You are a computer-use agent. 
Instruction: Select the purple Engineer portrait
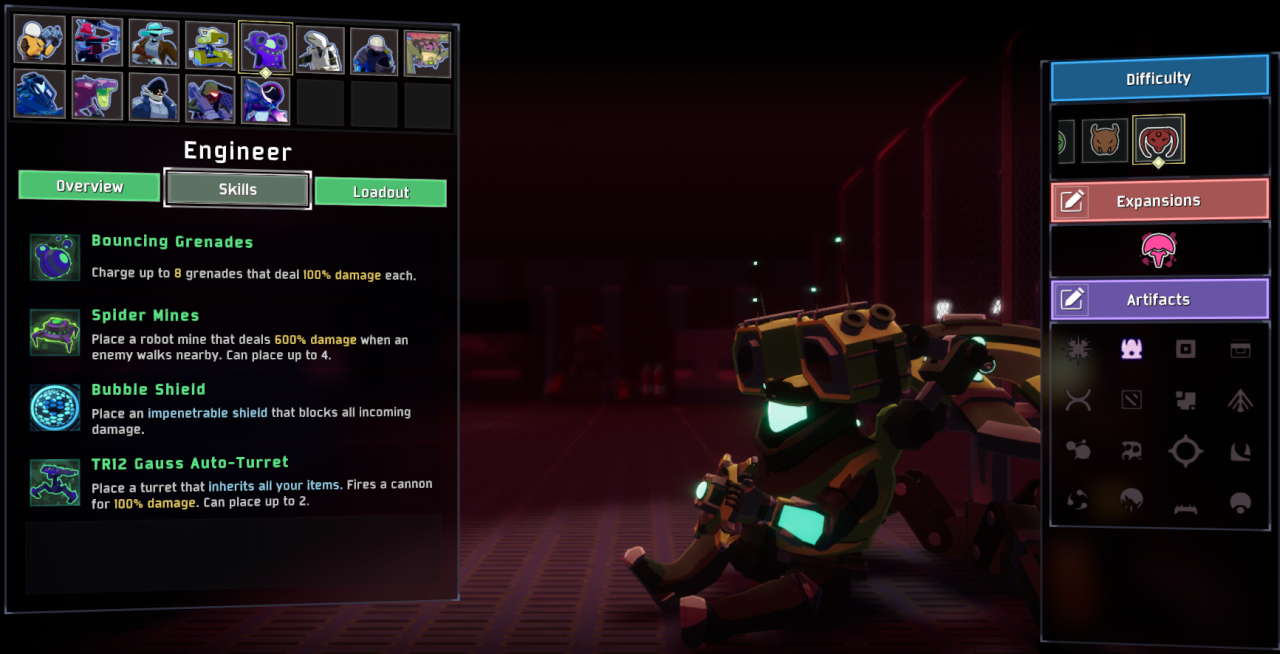[266, 48]
